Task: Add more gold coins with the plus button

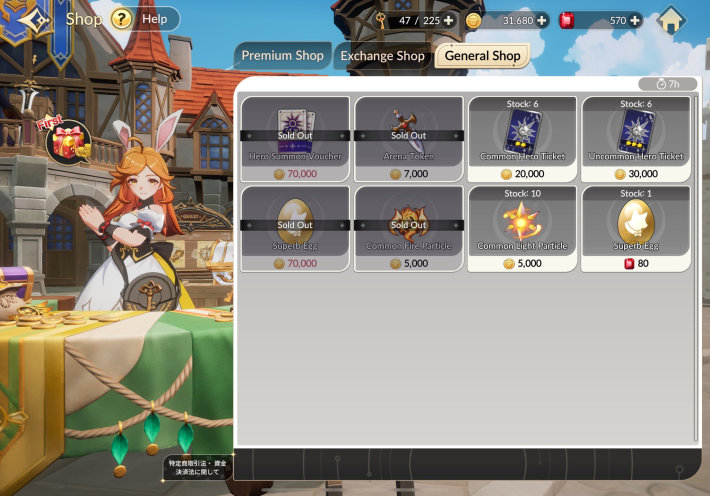Action: pyautogui.click(x=542, y=20)
